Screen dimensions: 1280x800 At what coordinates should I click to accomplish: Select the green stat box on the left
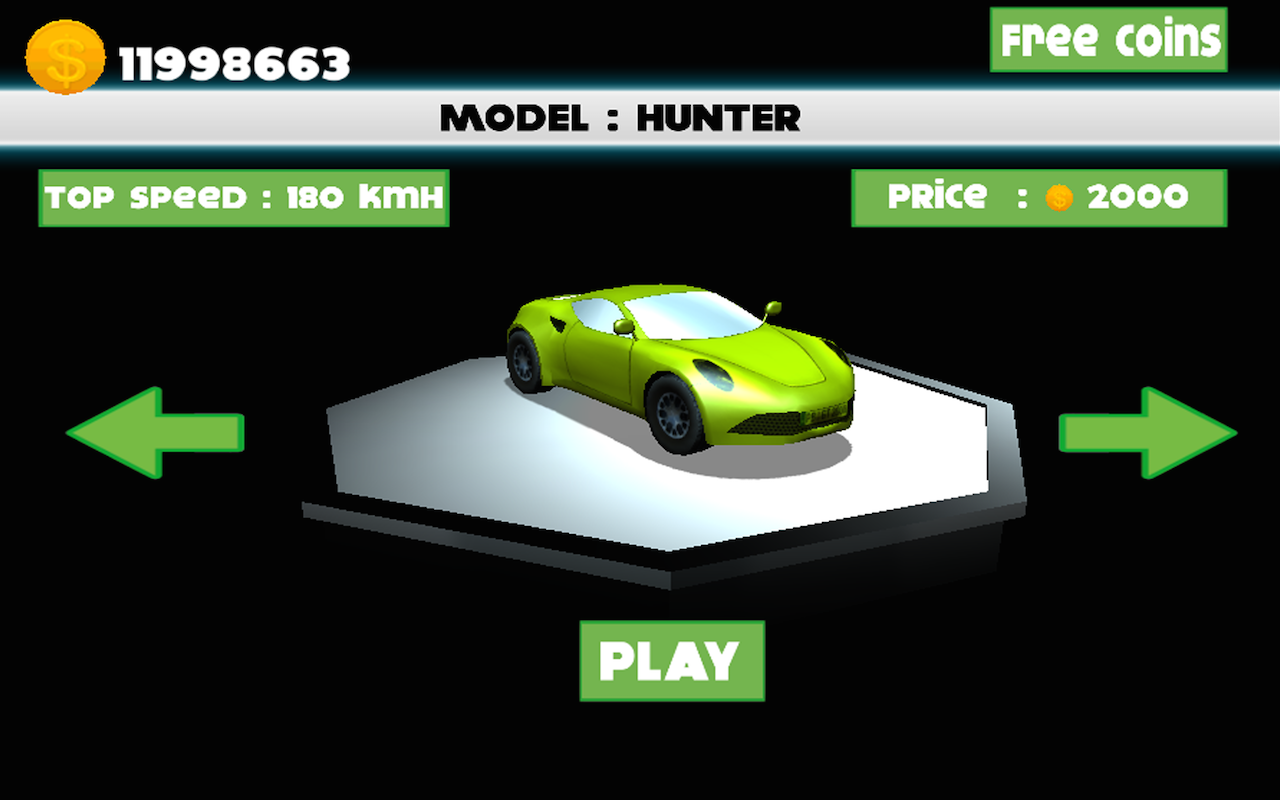click(x=243, y=197)
